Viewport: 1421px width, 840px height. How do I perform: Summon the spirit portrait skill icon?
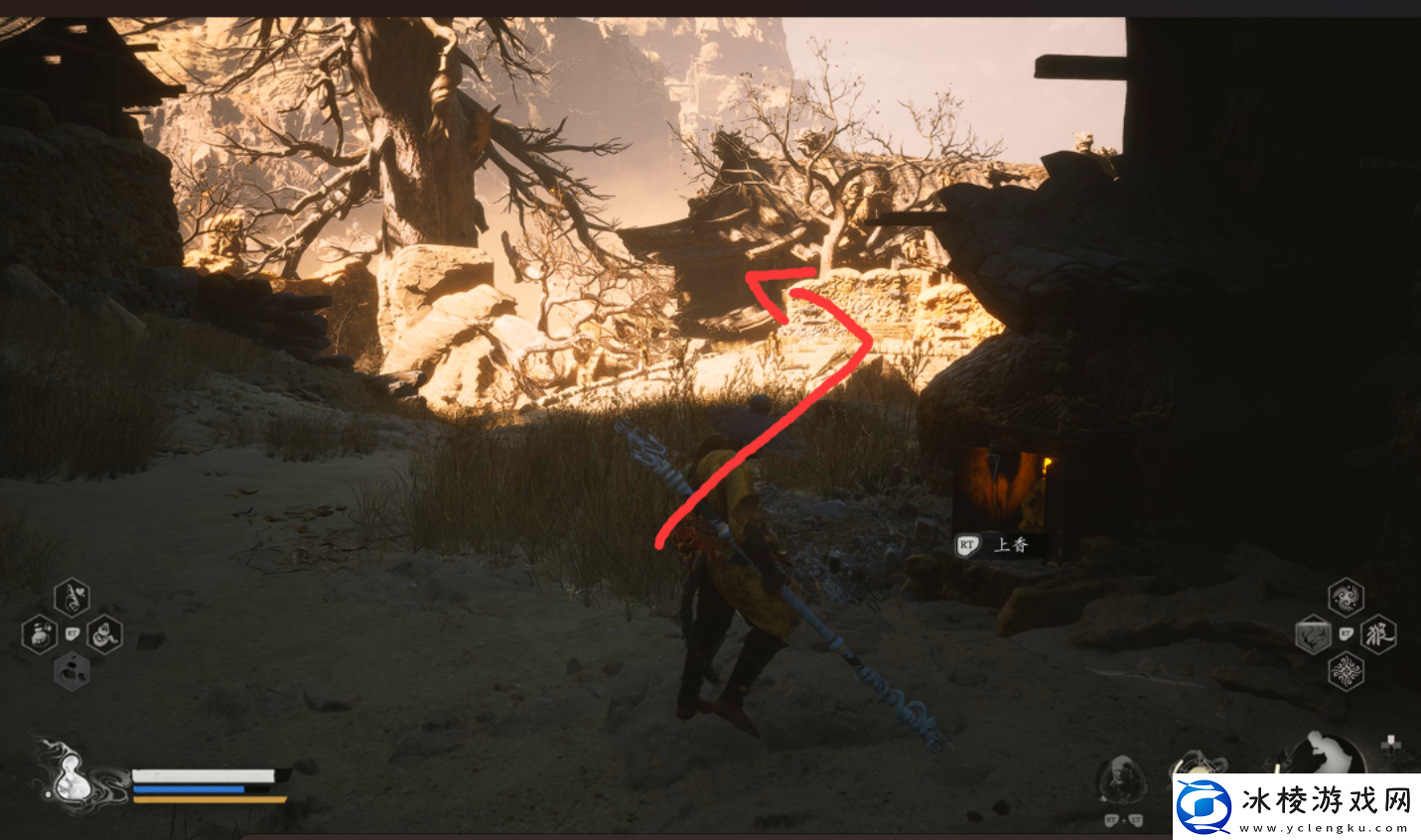click(x=1121, y=778)
